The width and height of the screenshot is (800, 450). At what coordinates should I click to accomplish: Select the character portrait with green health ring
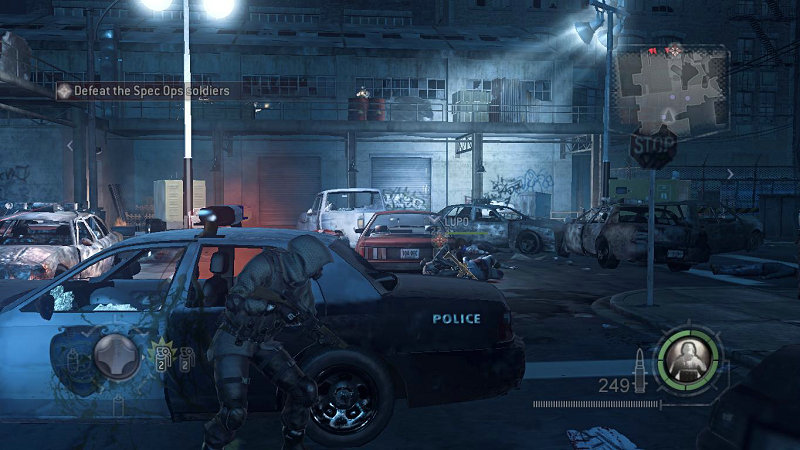coord(687,356)
